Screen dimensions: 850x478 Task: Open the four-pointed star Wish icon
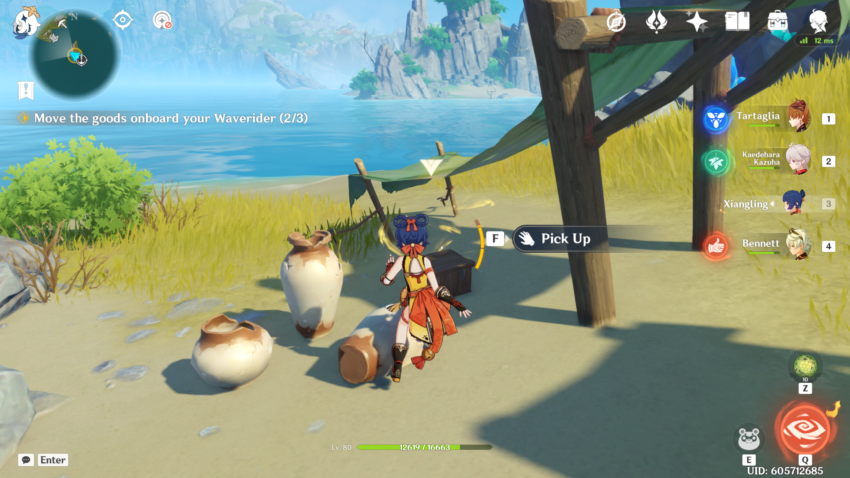(x=697, y=21)
